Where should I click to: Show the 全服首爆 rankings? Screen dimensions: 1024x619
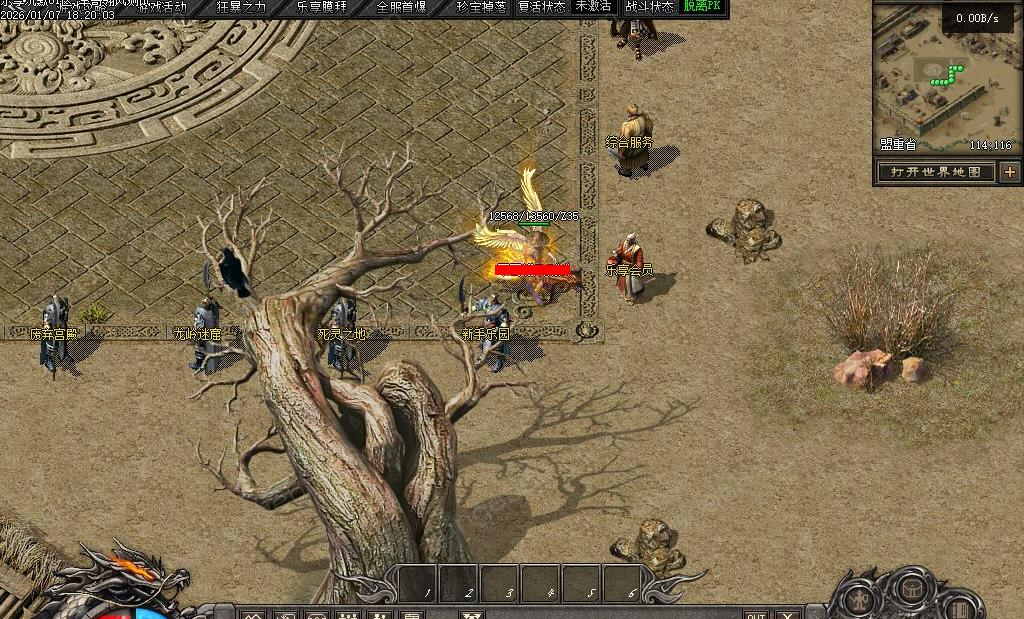click(x=400, y=7)
